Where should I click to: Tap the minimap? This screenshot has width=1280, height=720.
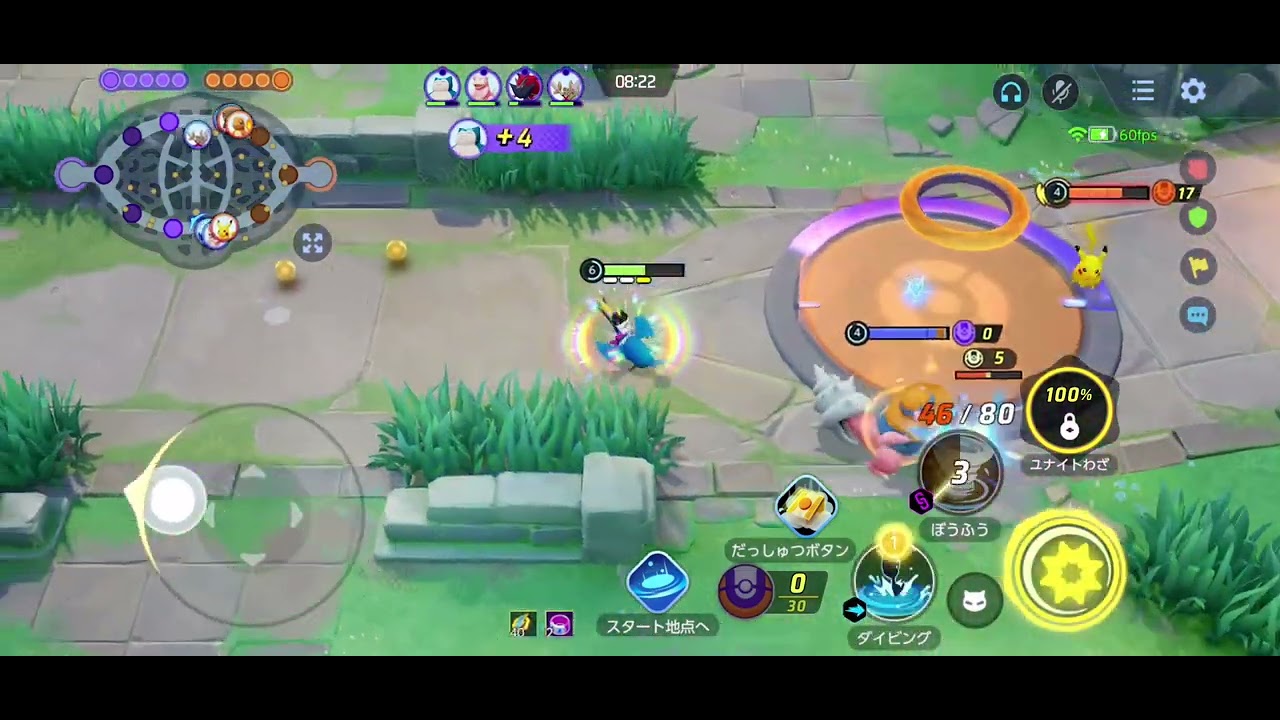coord(197,176)
